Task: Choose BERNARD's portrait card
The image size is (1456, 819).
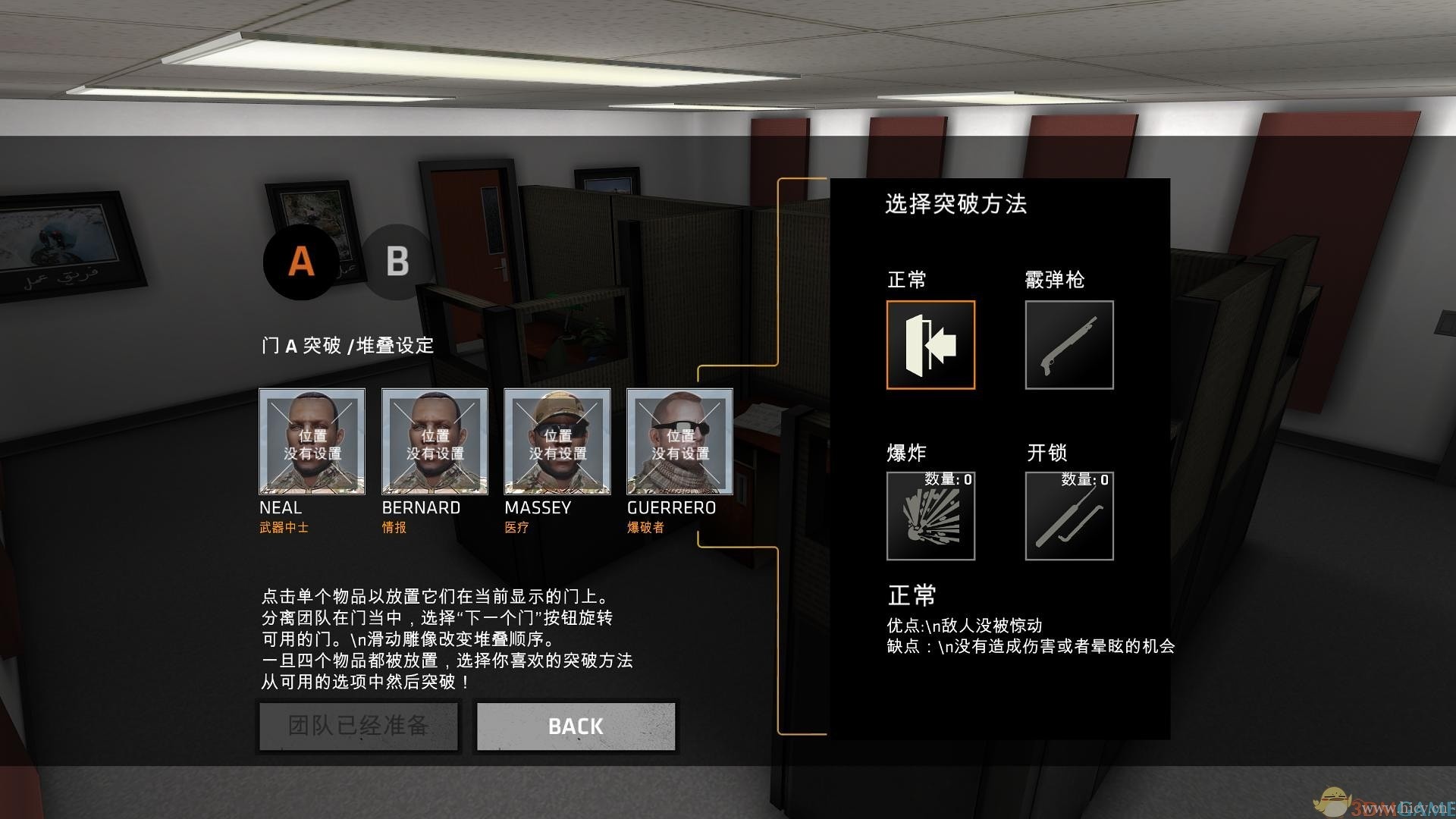Action: coord(435,441)
